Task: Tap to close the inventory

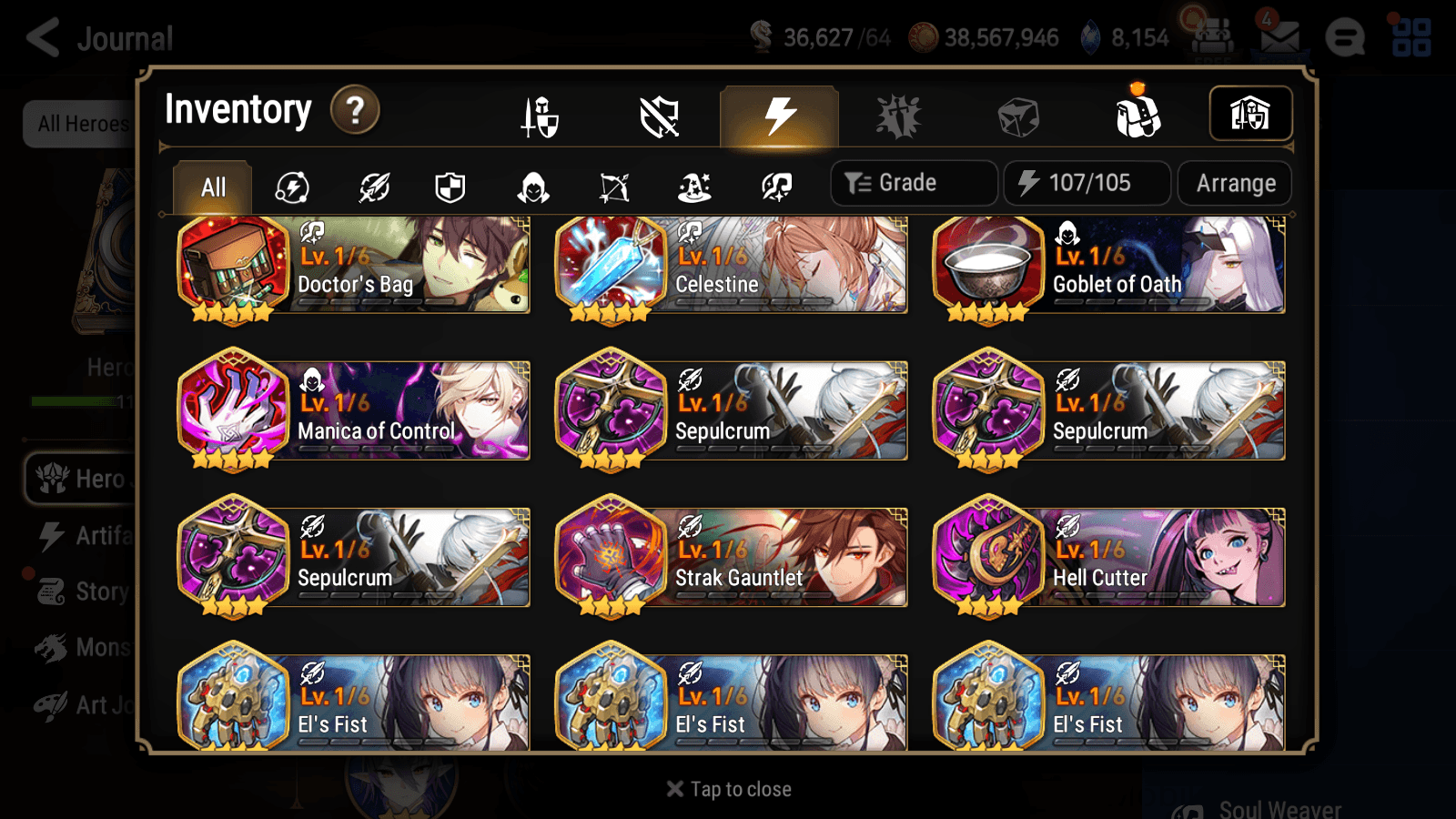Action: tap(727, 788)
